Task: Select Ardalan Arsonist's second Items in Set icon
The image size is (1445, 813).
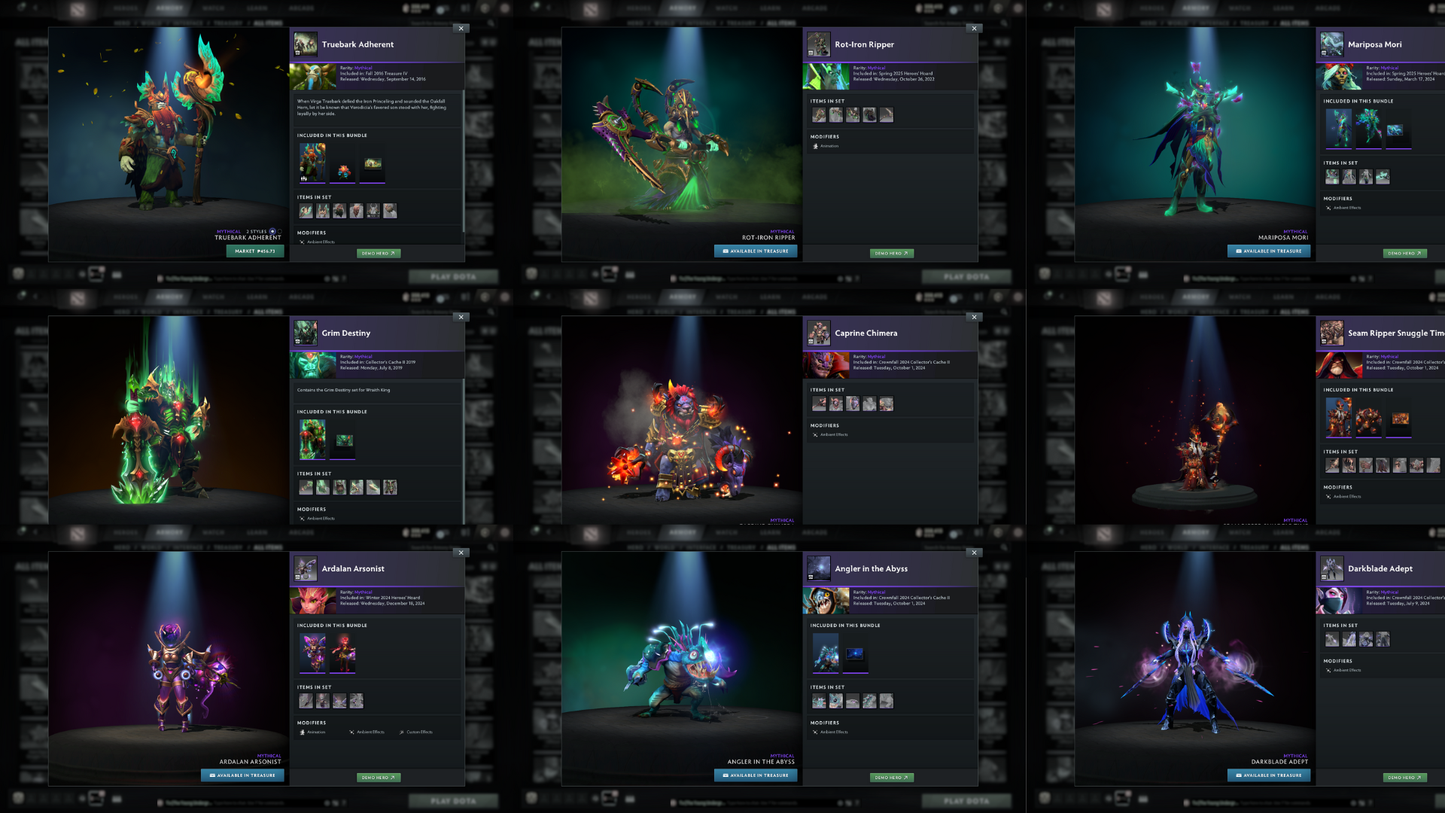Action: coord(322,701)
